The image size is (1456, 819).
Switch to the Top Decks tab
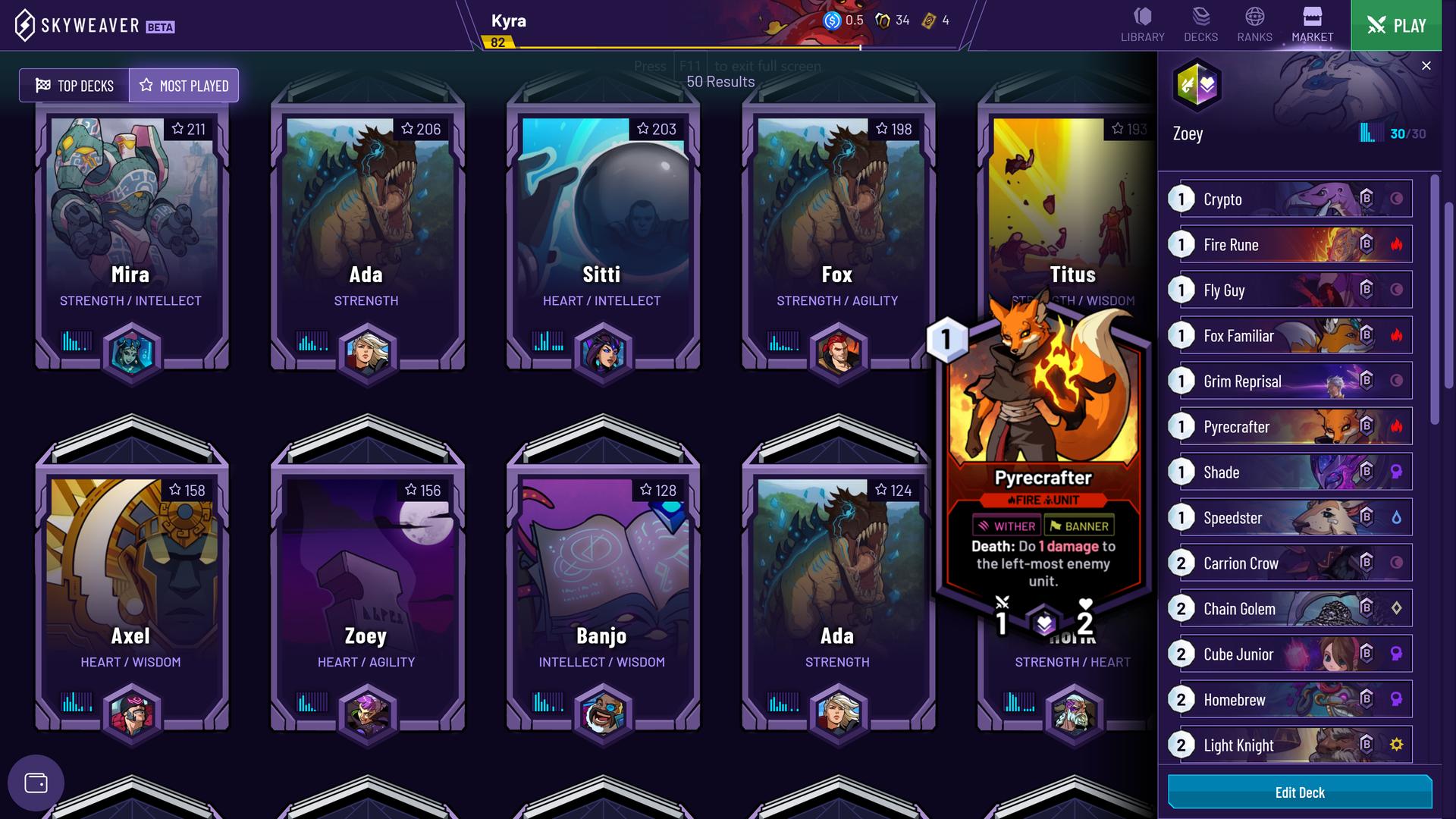74,85
